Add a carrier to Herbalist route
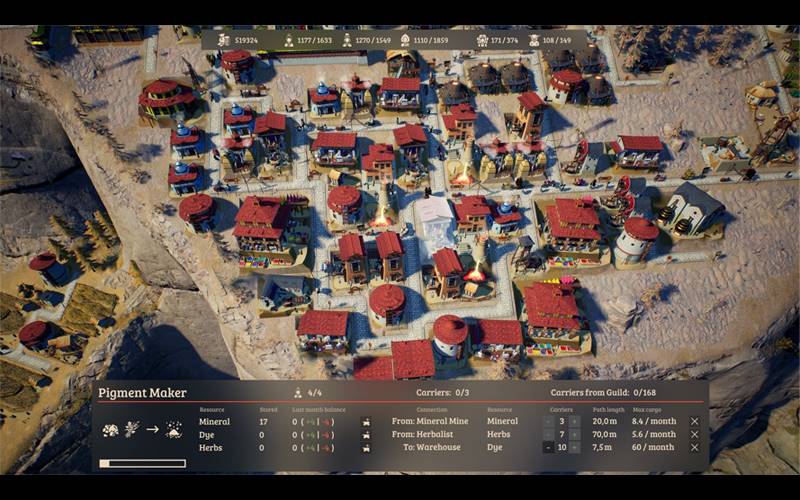The image size is (800, 500). (x=575, y=435)
